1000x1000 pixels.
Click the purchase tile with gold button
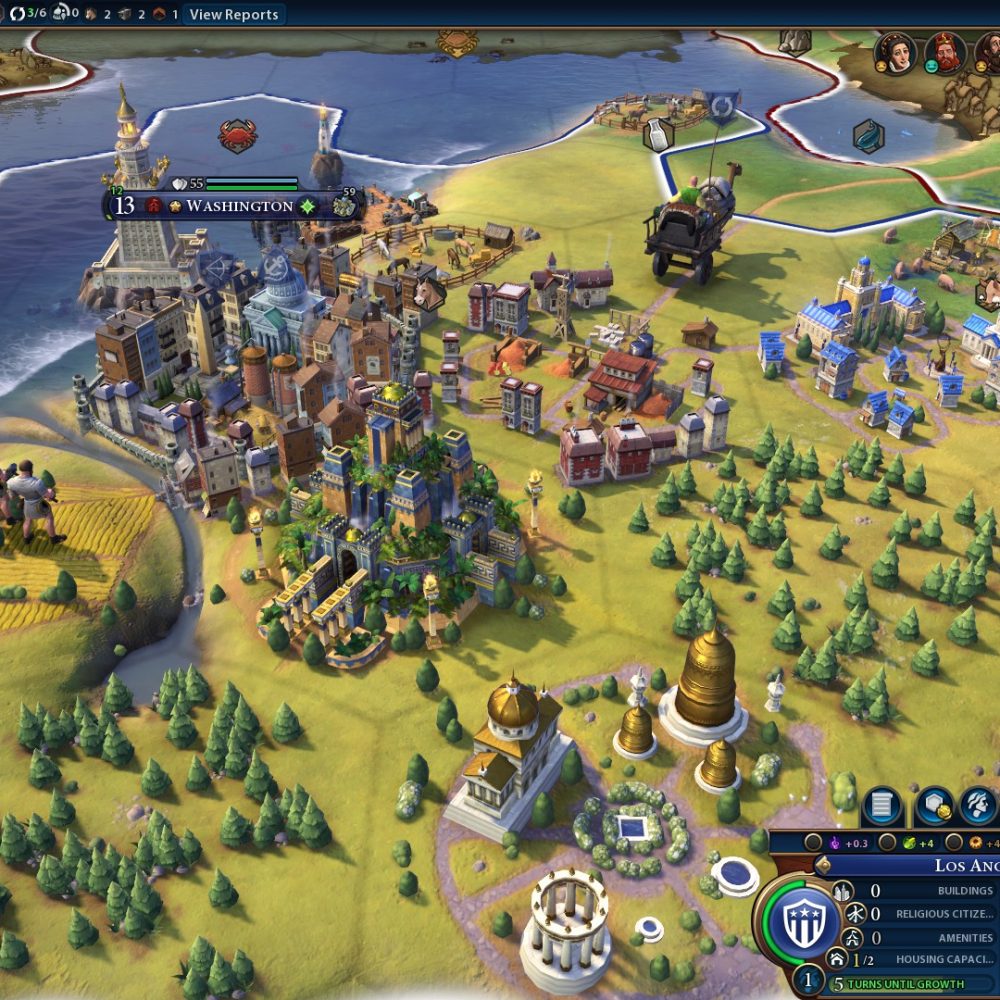(x=933, y=807)
